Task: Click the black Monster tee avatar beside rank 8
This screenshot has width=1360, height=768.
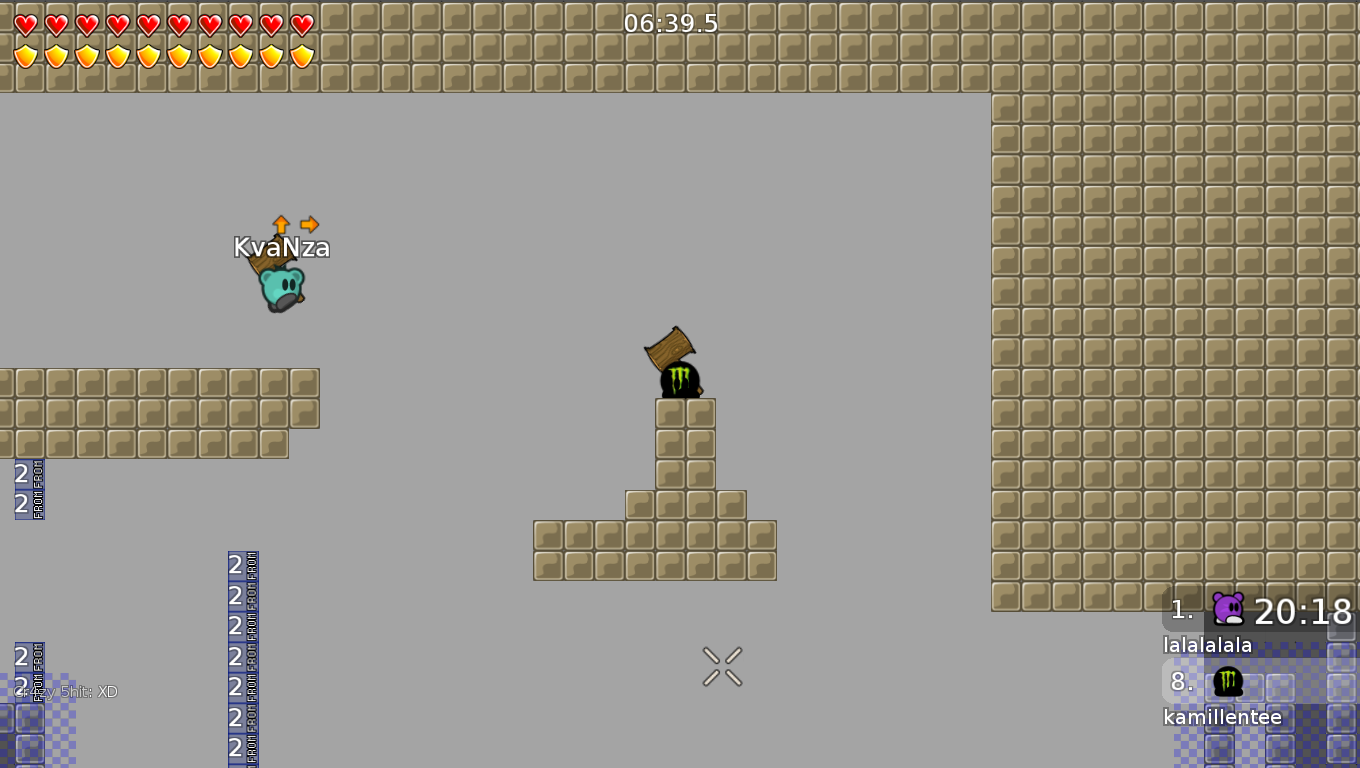Action: click(1227, 681)
